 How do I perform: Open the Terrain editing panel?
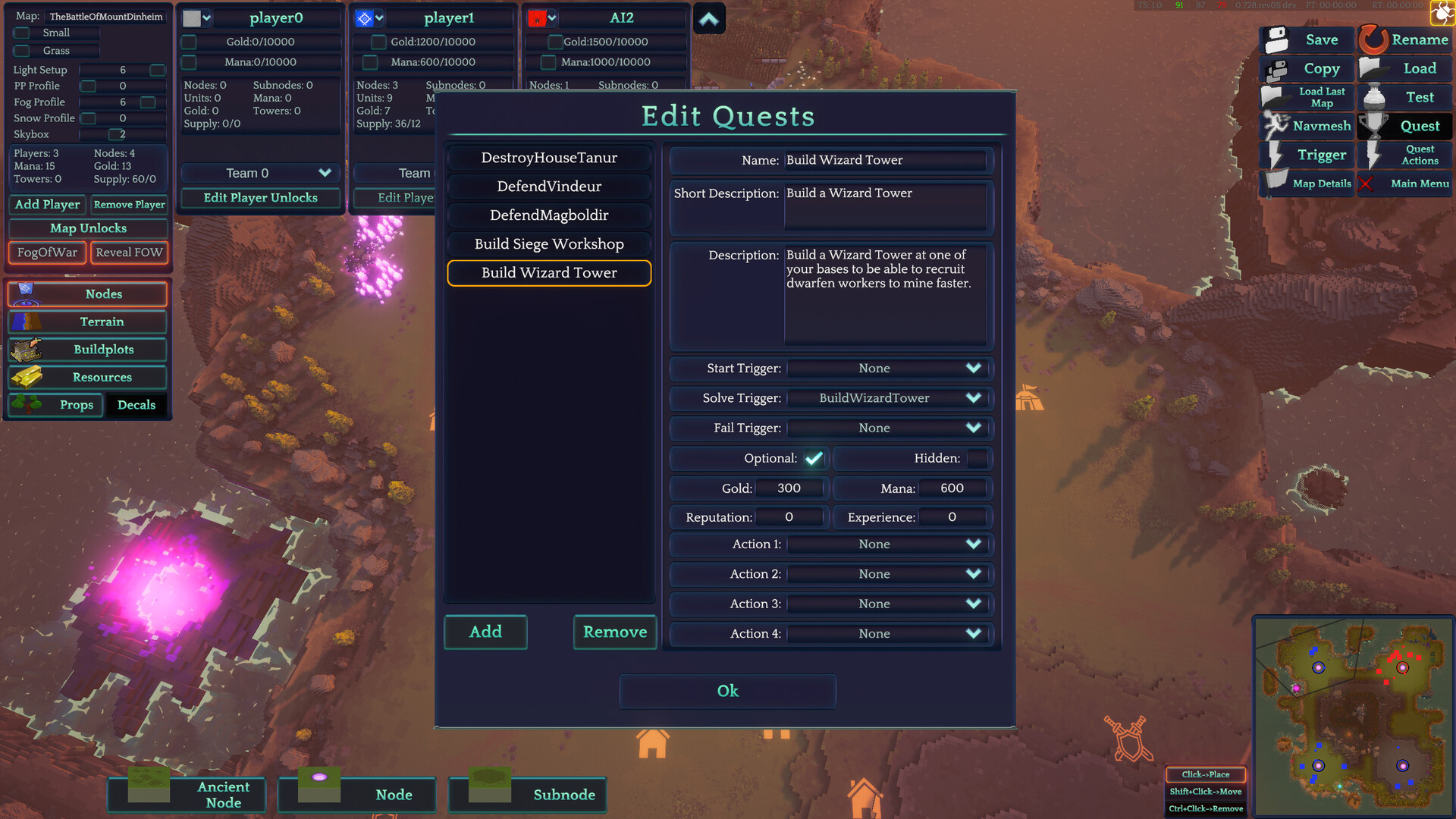coord(87,322)
